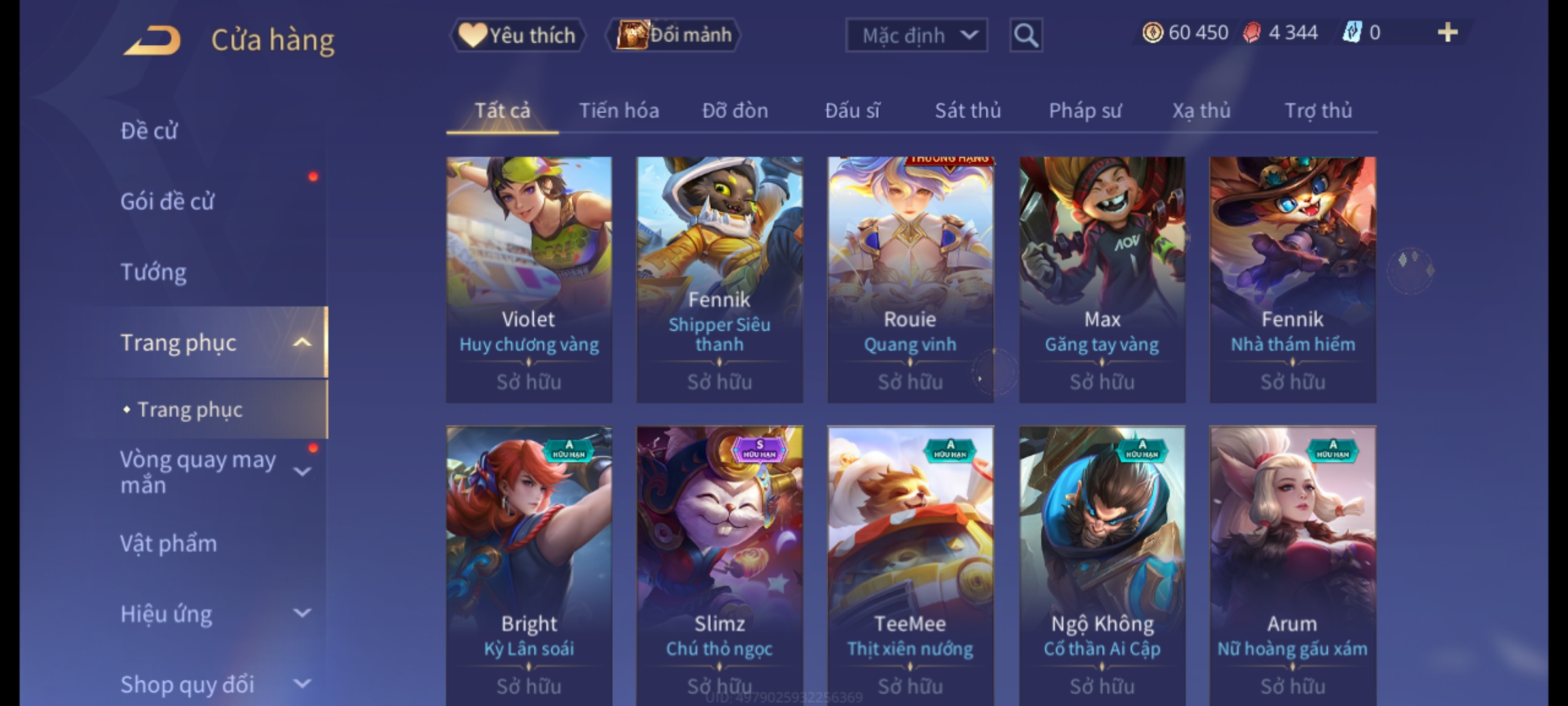1568x706 pixels.
Task: Open the Đề cử menu entry
Action: click(149, 131)
